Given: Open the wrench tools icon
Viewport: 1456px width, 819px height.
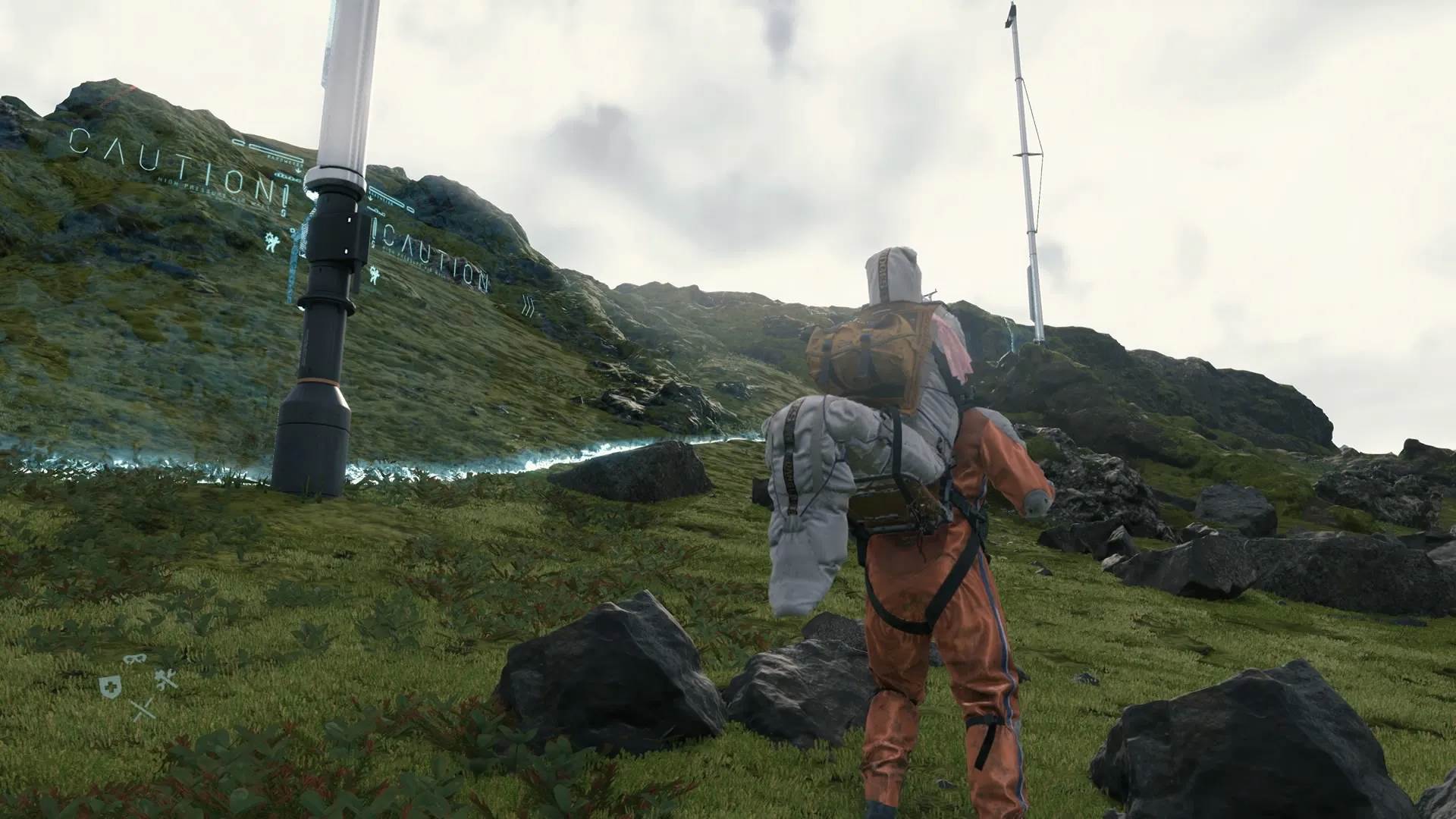Looking at the screenshot, I should 165,679.
